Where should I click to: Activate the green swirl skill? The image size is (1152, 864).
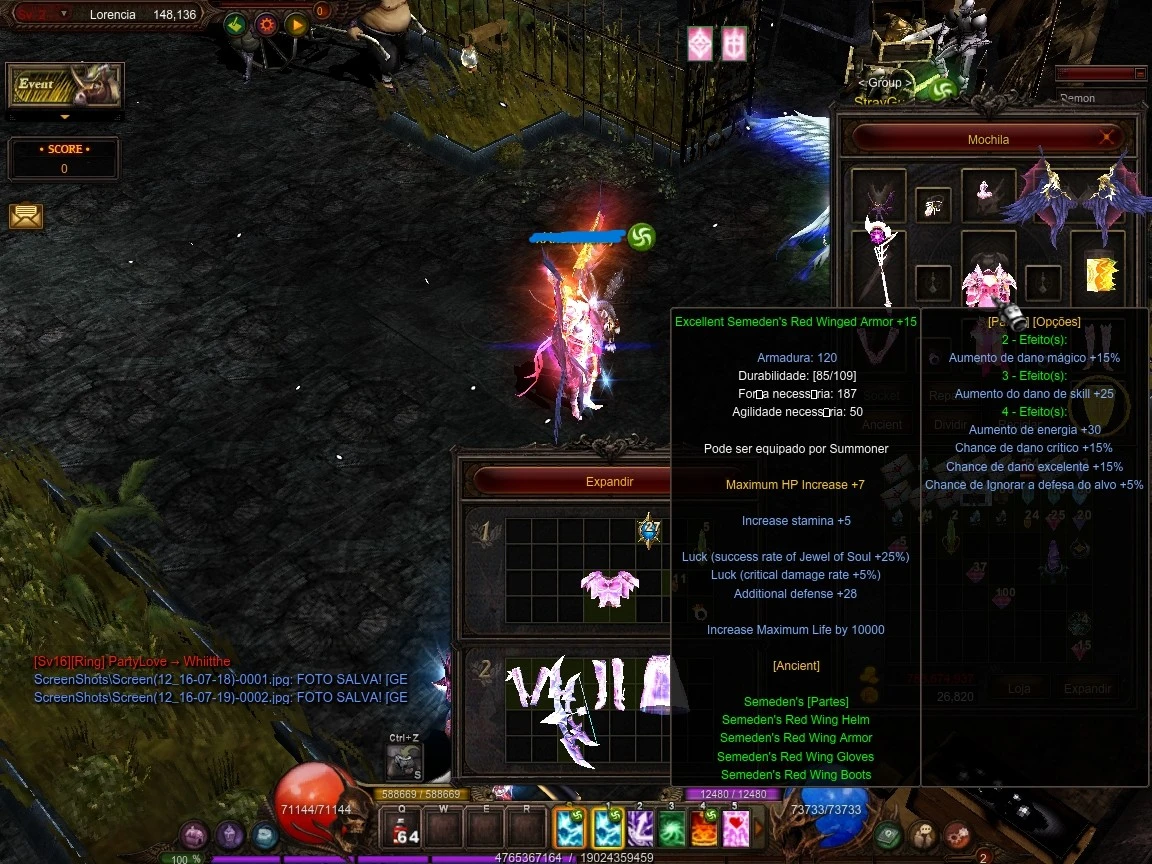point(672,829)
